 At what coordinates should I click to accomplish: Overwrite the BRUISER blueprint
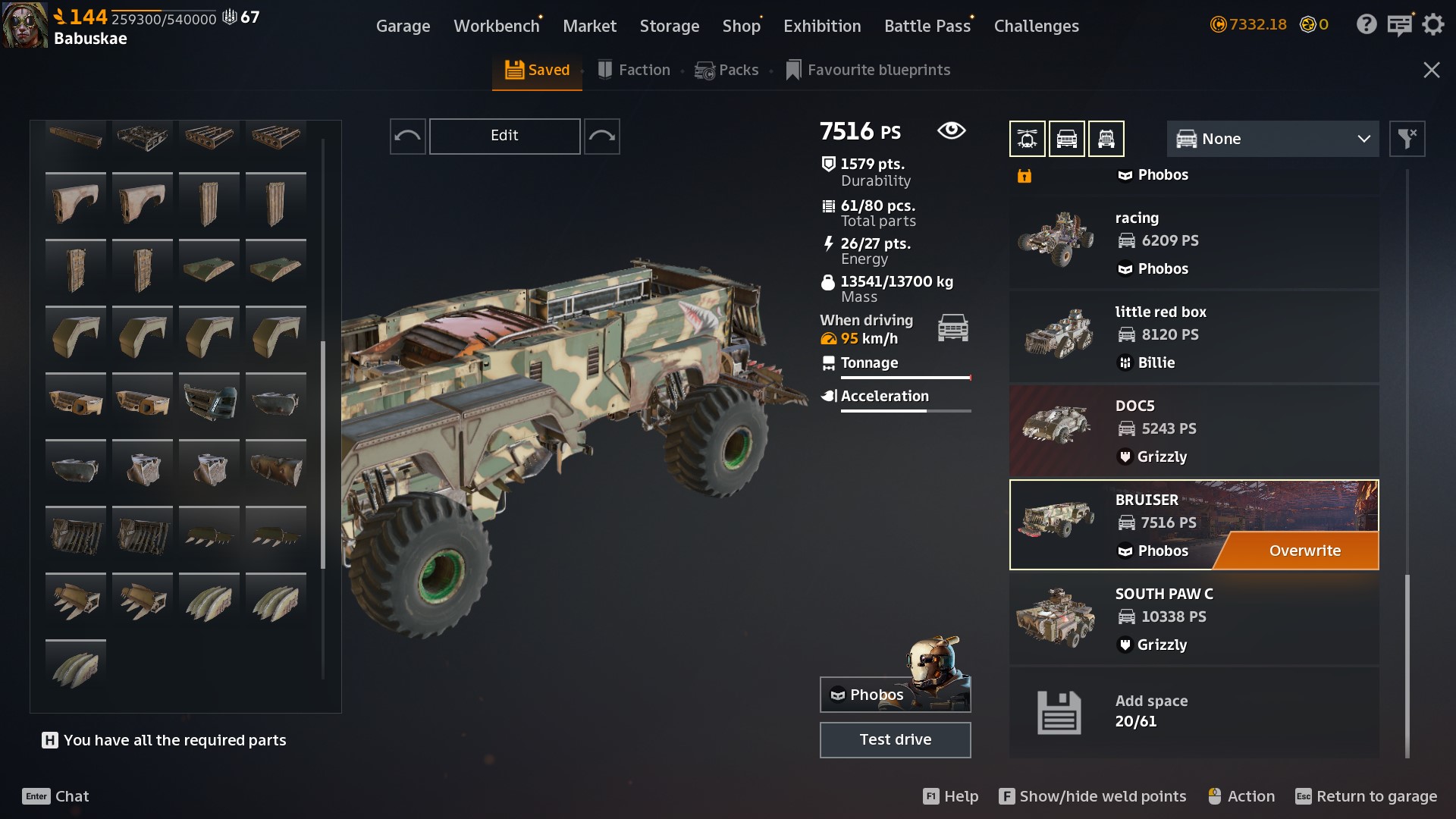click(x=1304, y=551)
